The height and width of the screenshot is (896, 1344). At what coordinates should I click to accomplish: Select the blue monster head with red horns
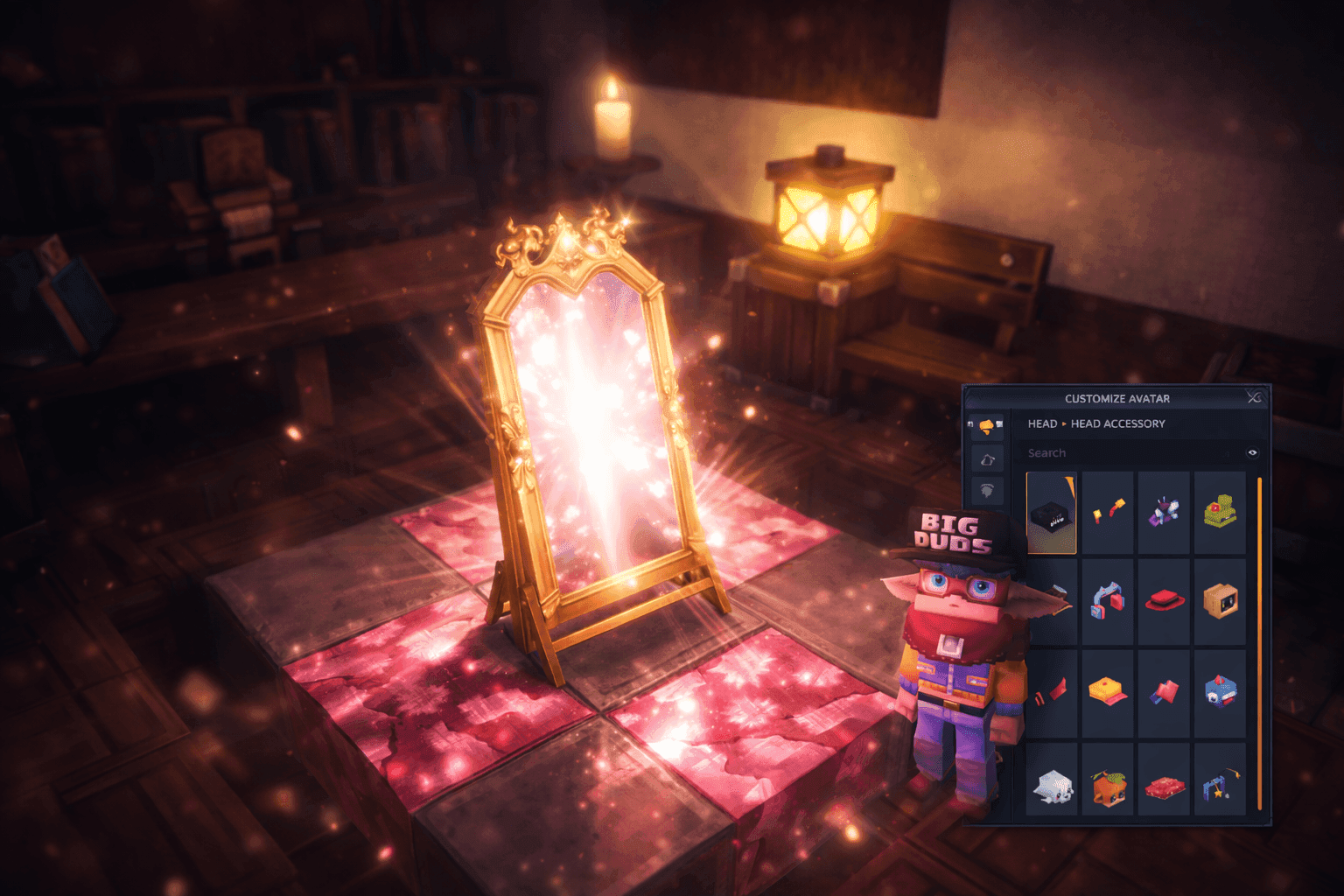point(1220,692)
